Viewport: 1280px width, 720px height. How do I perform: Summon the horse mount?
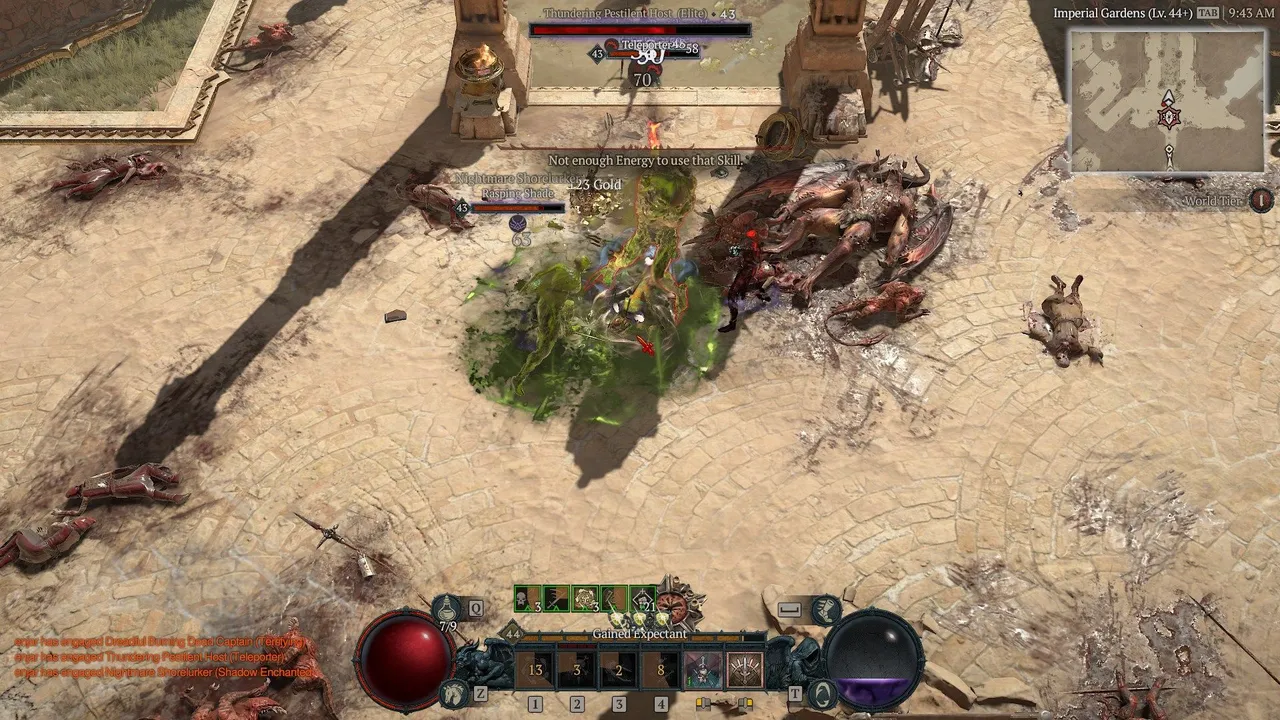coord(453,691)
